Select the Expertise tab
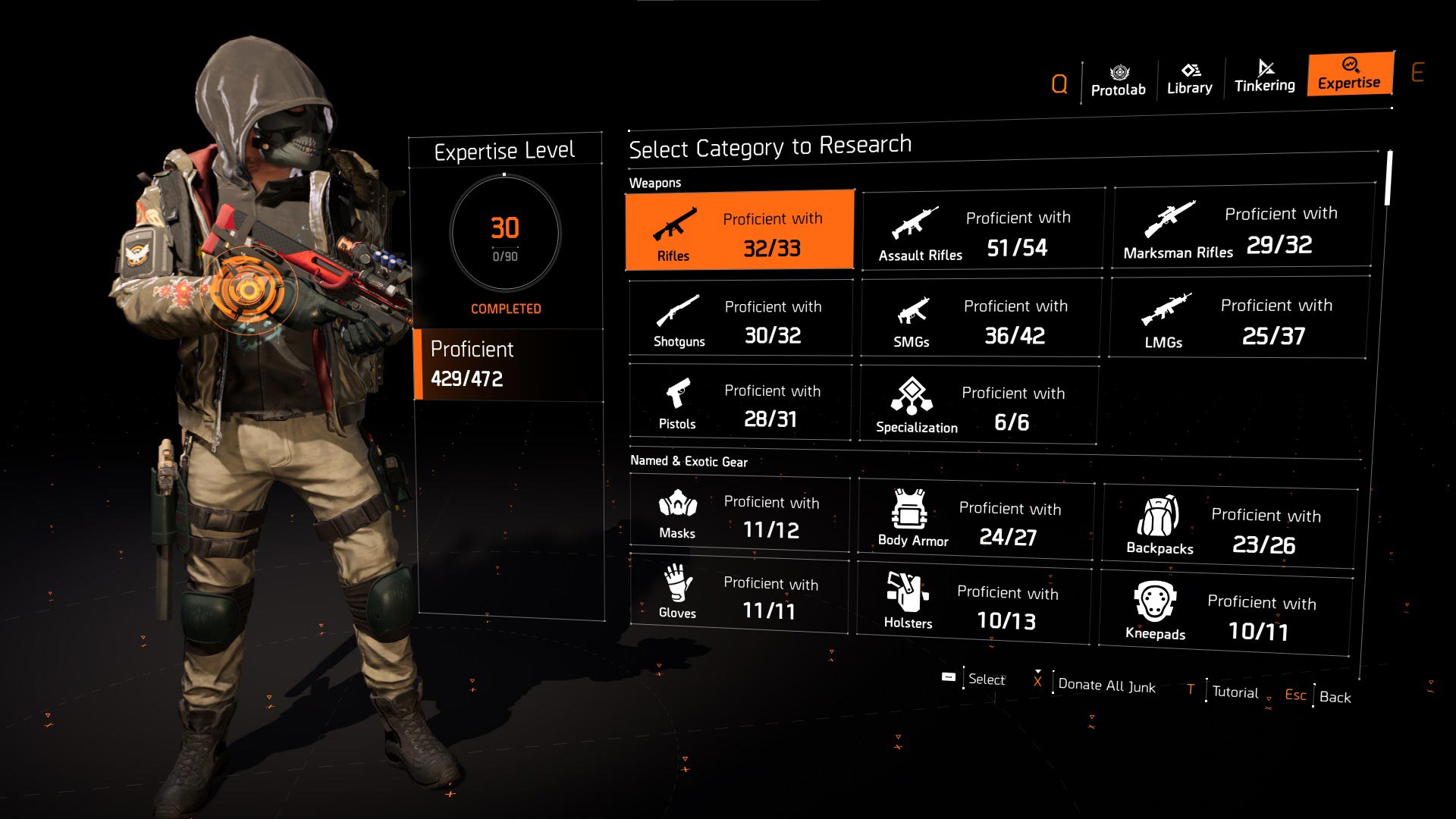Image resolution: width=1456 pixels, height=819 pixels. point(1349,74)
